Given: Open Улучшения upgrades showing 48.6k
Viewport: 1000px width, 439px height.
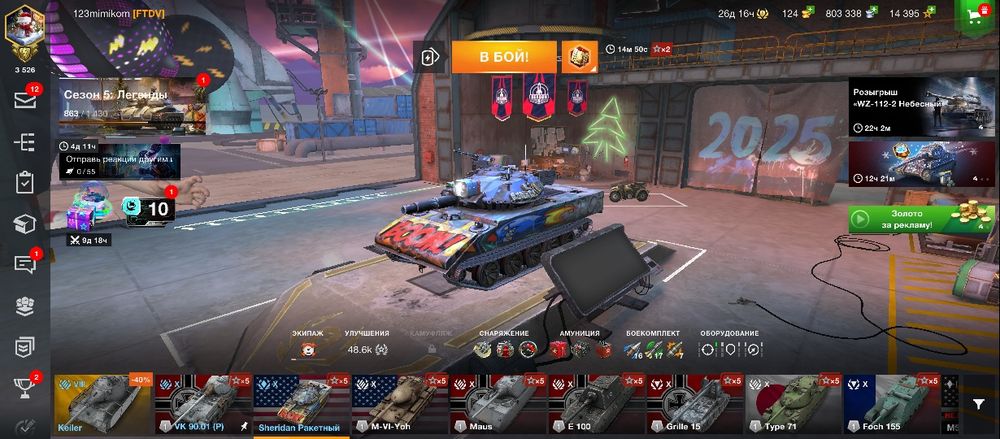Looking at the screenshot, I should click(366, 349).
